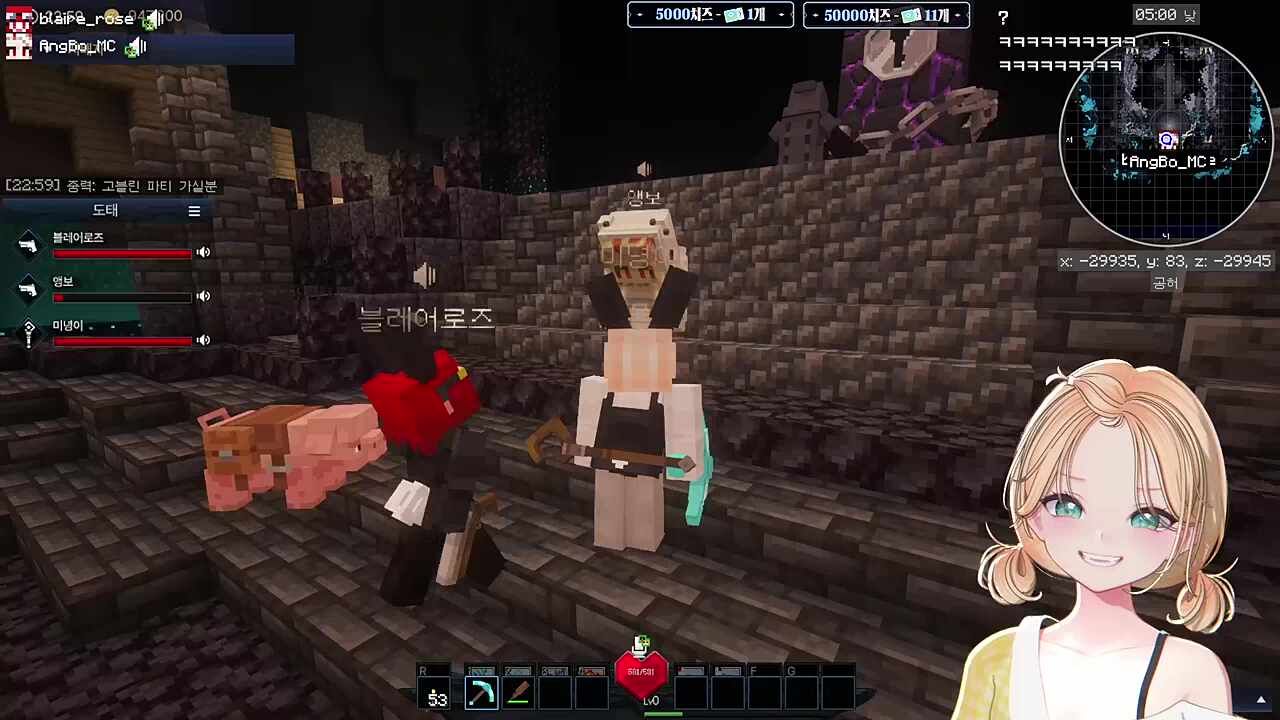This screenshot has width=1280, height=720.
Task: Click the red heart health icon
Action: click(x=641, y=672)
